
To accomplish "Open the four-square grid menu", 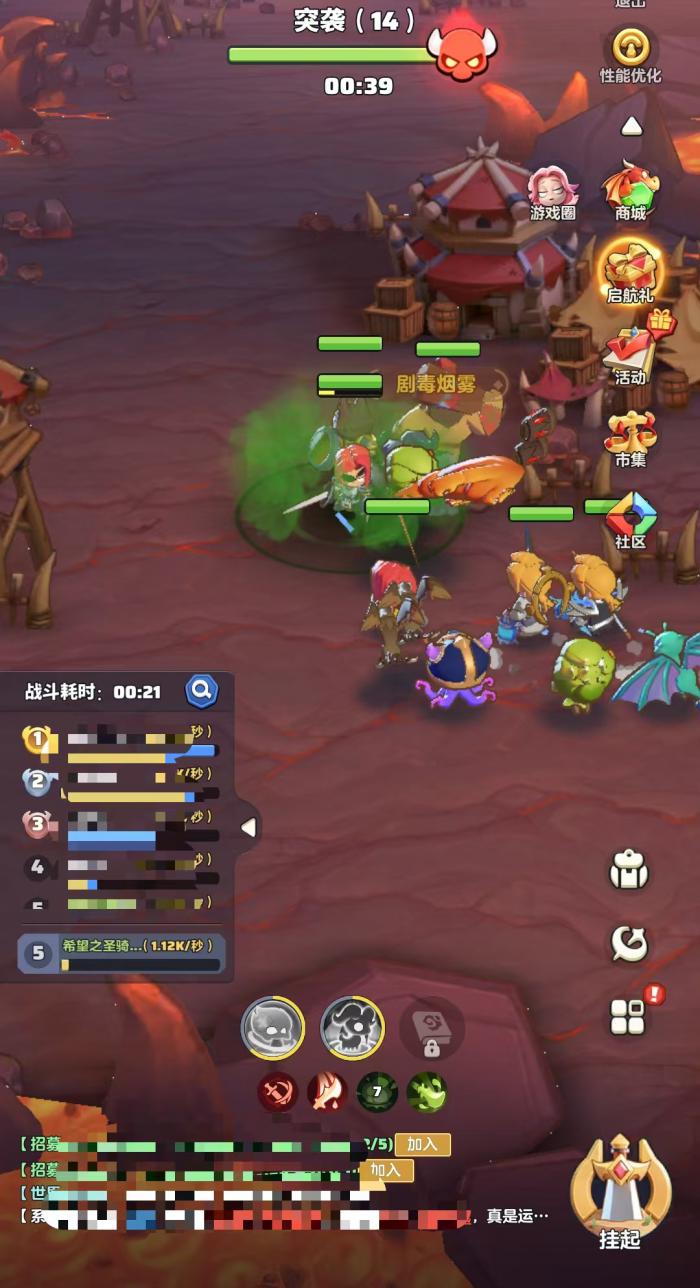I will 630,1017.
